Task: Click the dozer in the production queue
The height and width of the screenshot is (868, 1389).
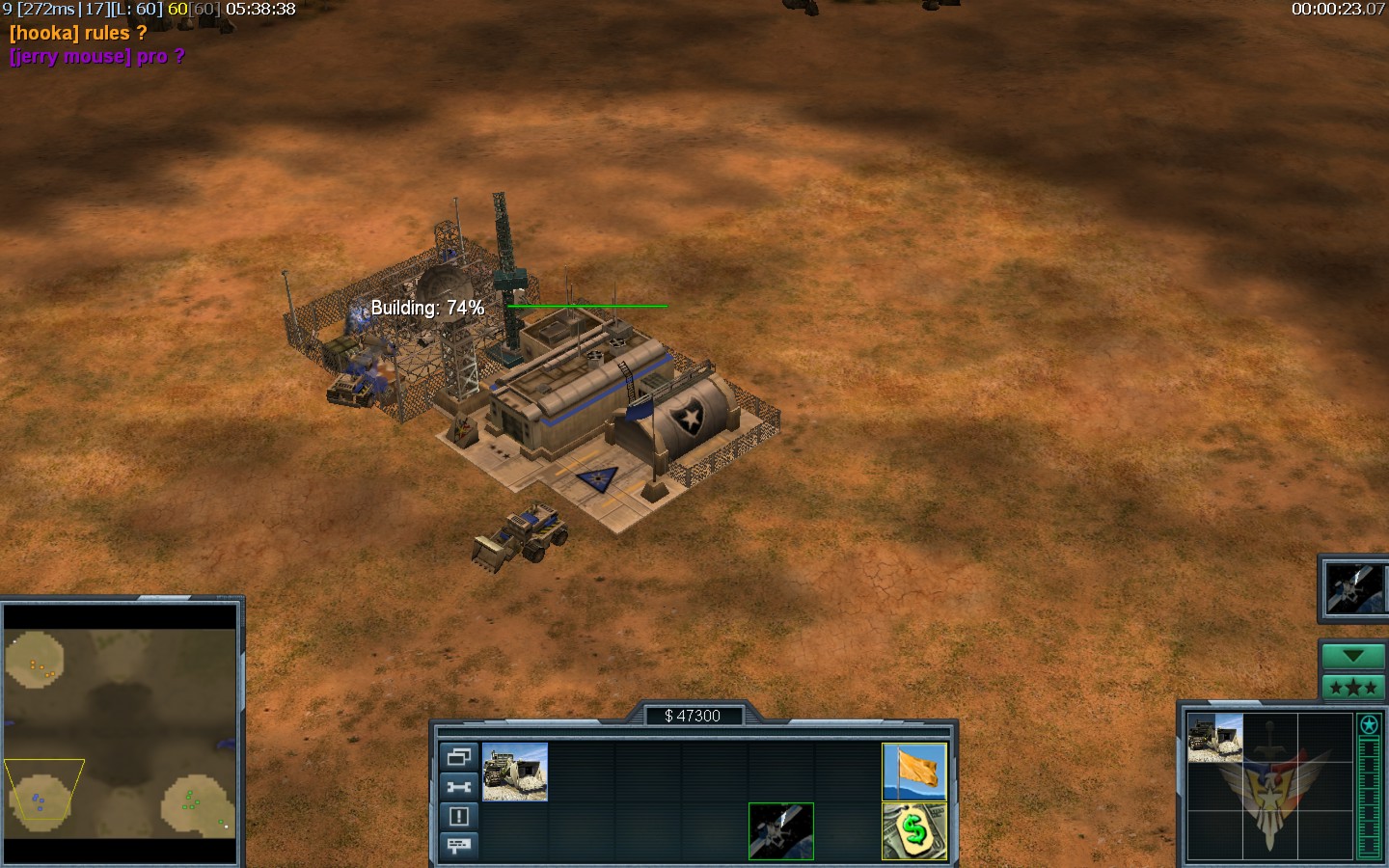Action: pos(1214,739)
